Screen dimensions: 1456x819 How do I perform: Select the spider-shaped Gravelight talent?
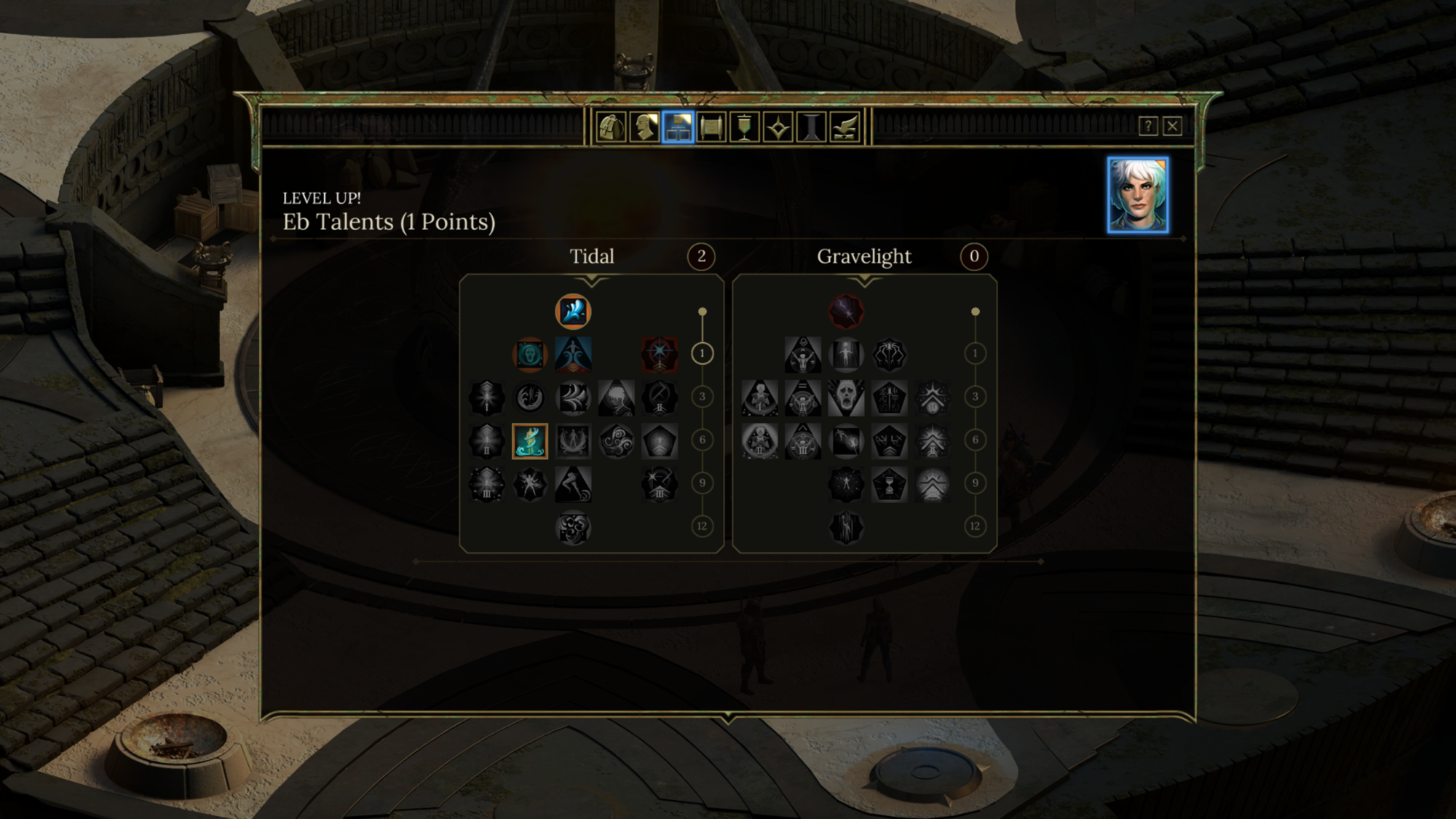point(889,355)
